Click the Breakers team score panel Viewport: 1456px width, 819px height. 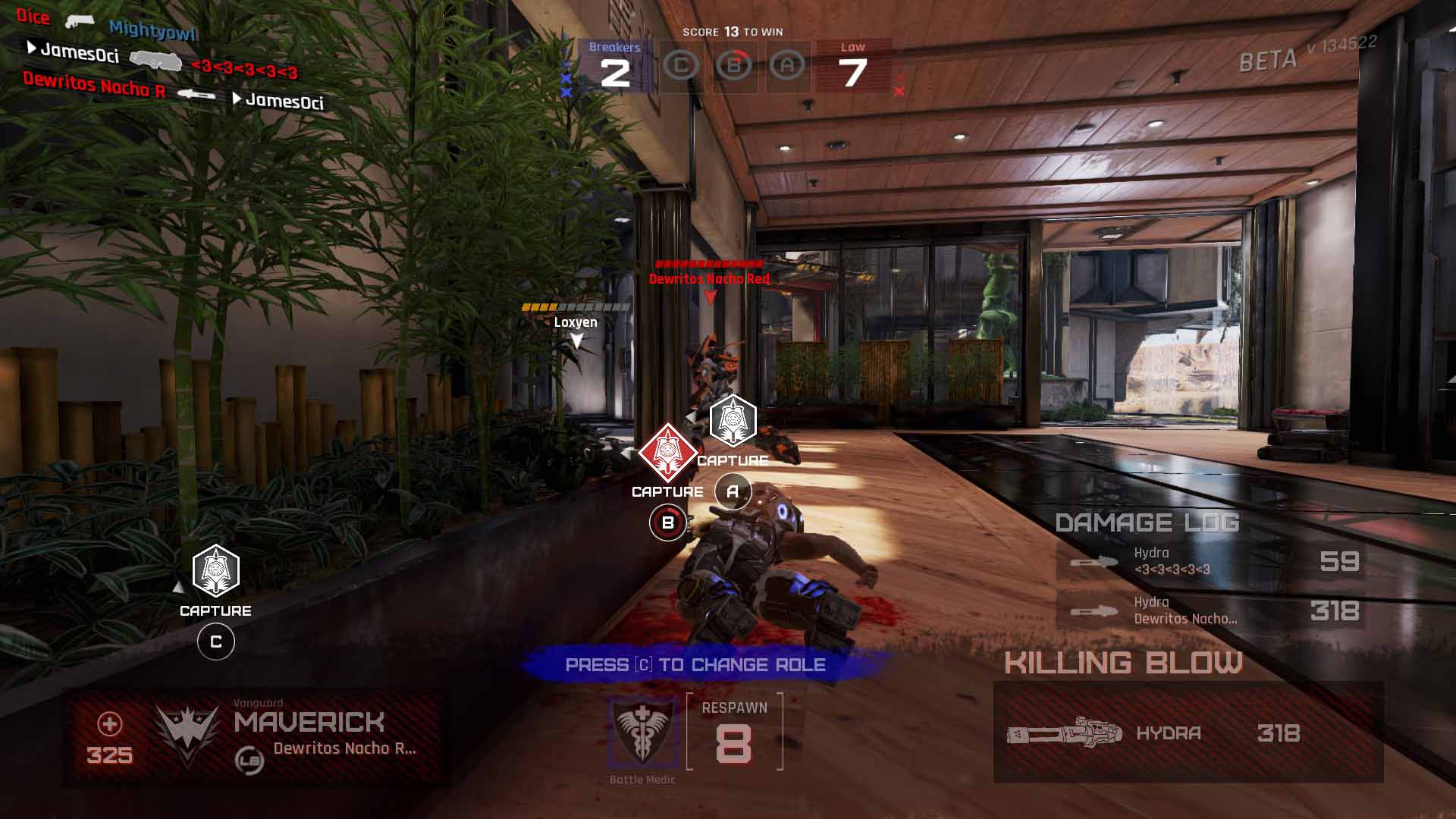pyautogui.click(x=614, y=67)
